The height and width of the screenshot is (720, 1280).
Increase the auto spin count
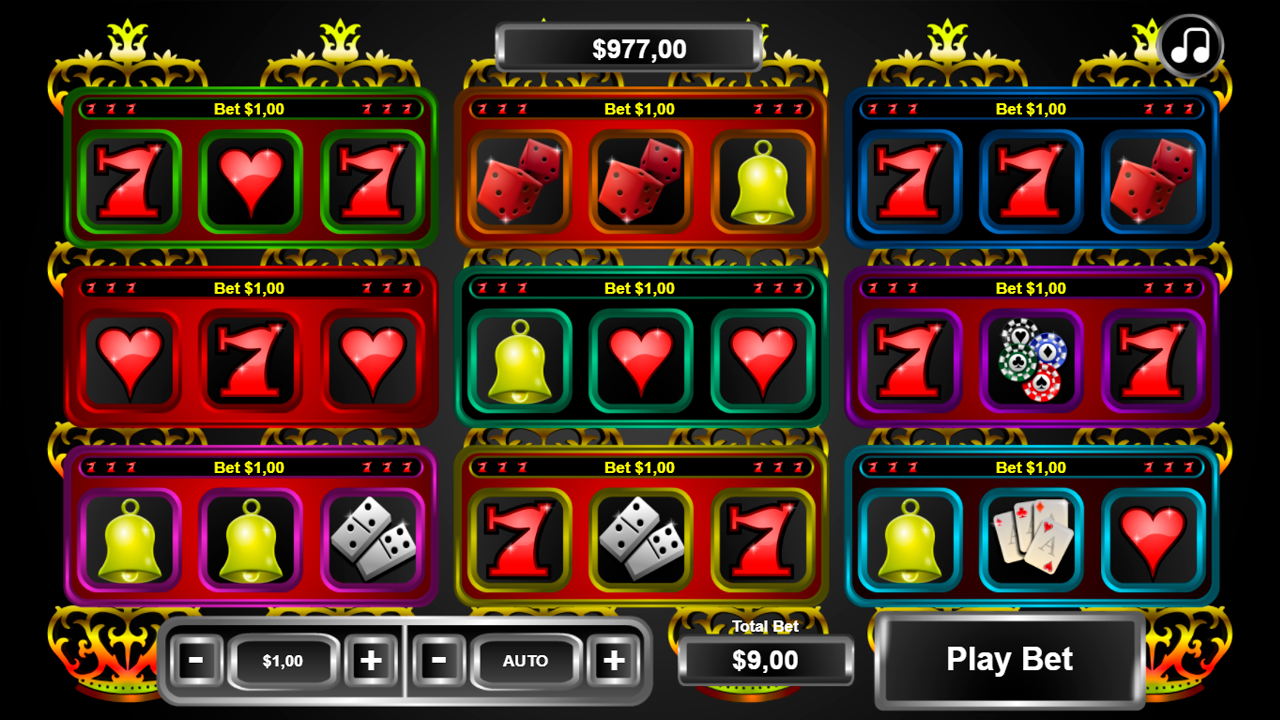point(615,661)
